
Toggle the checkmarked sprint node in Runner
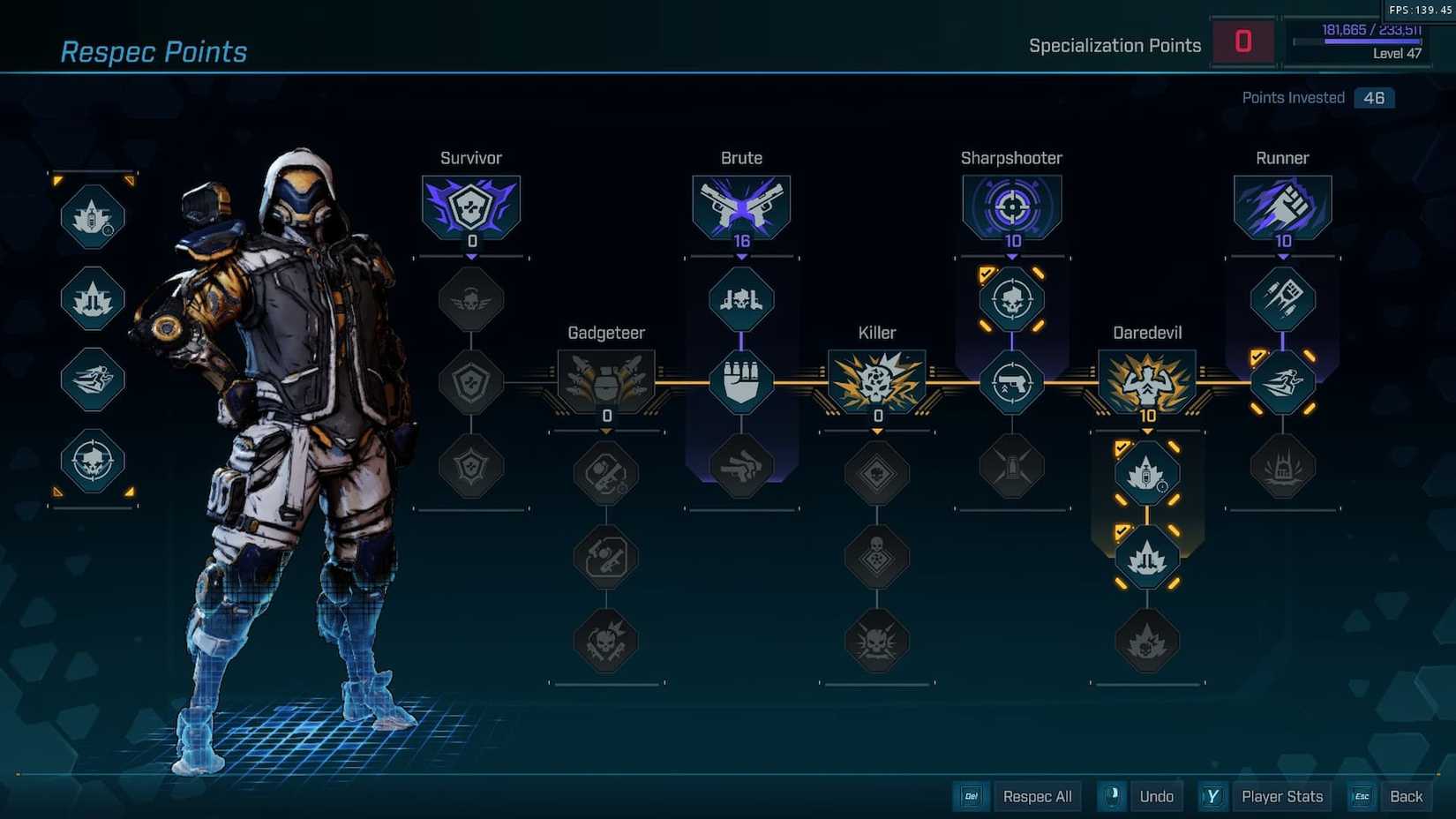point(1282,381)
